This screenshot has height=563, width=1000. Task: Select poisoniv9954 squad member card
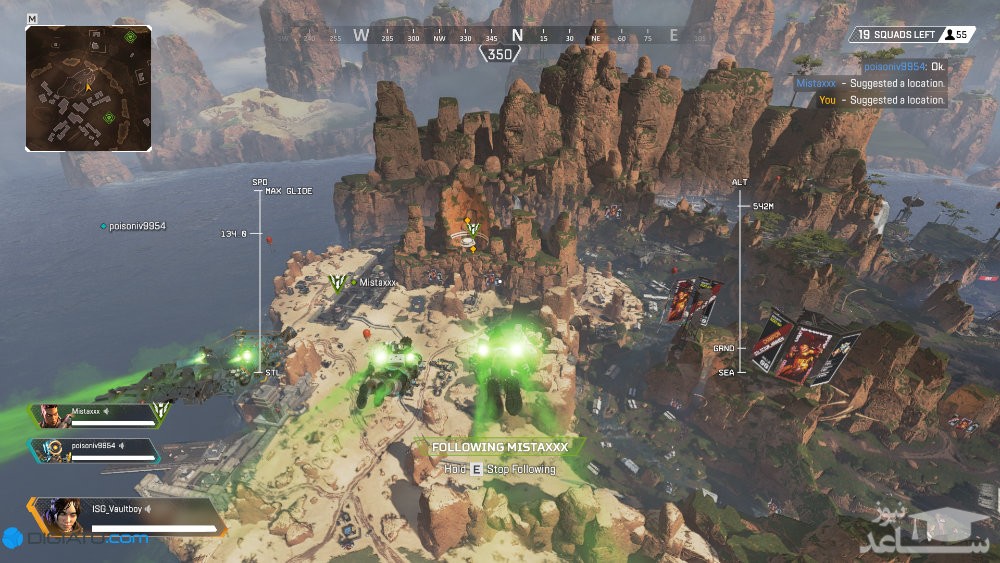click(x=94, y=449)
